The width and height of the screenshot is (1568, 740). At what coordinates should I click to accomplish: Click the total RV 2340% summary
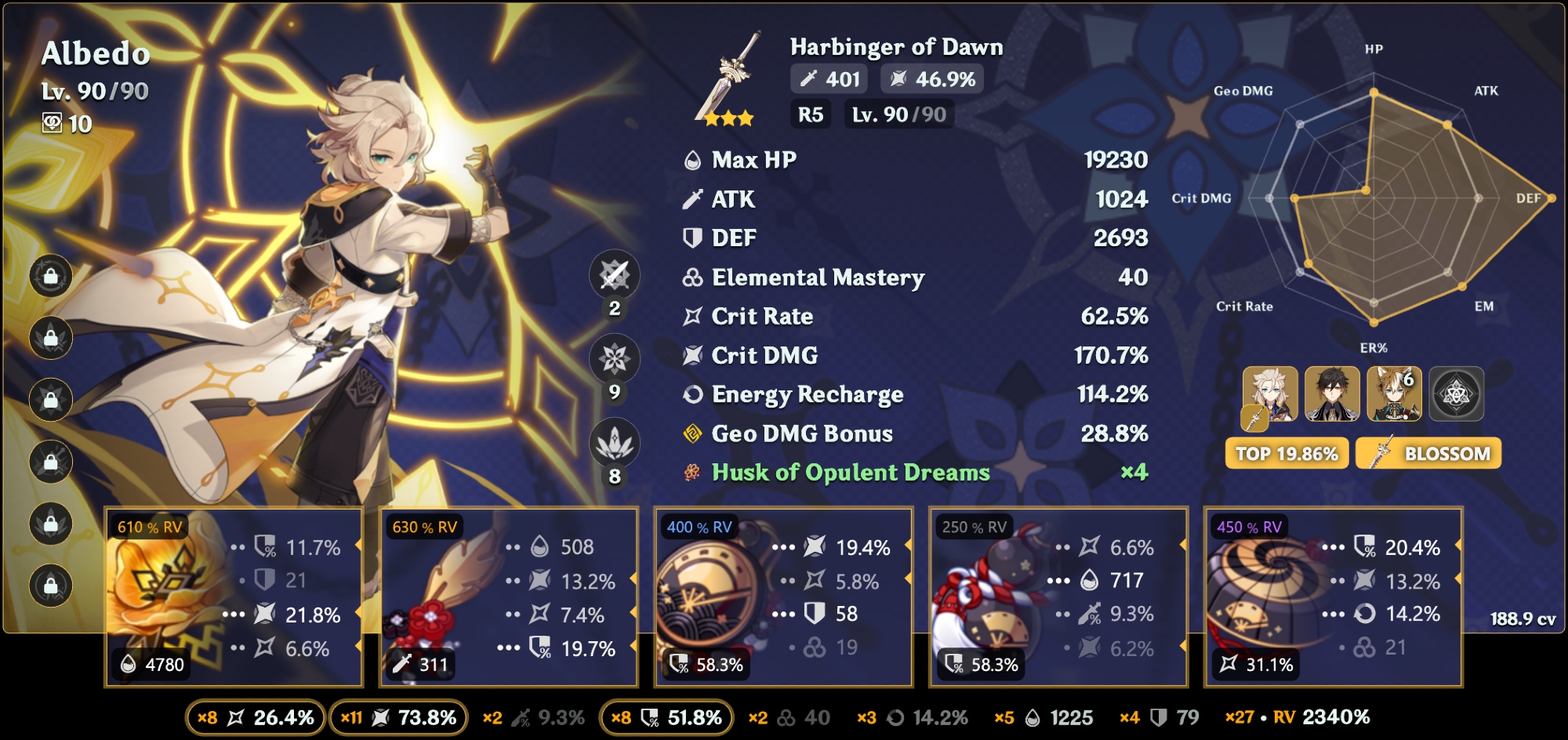tap(1298, 717)
